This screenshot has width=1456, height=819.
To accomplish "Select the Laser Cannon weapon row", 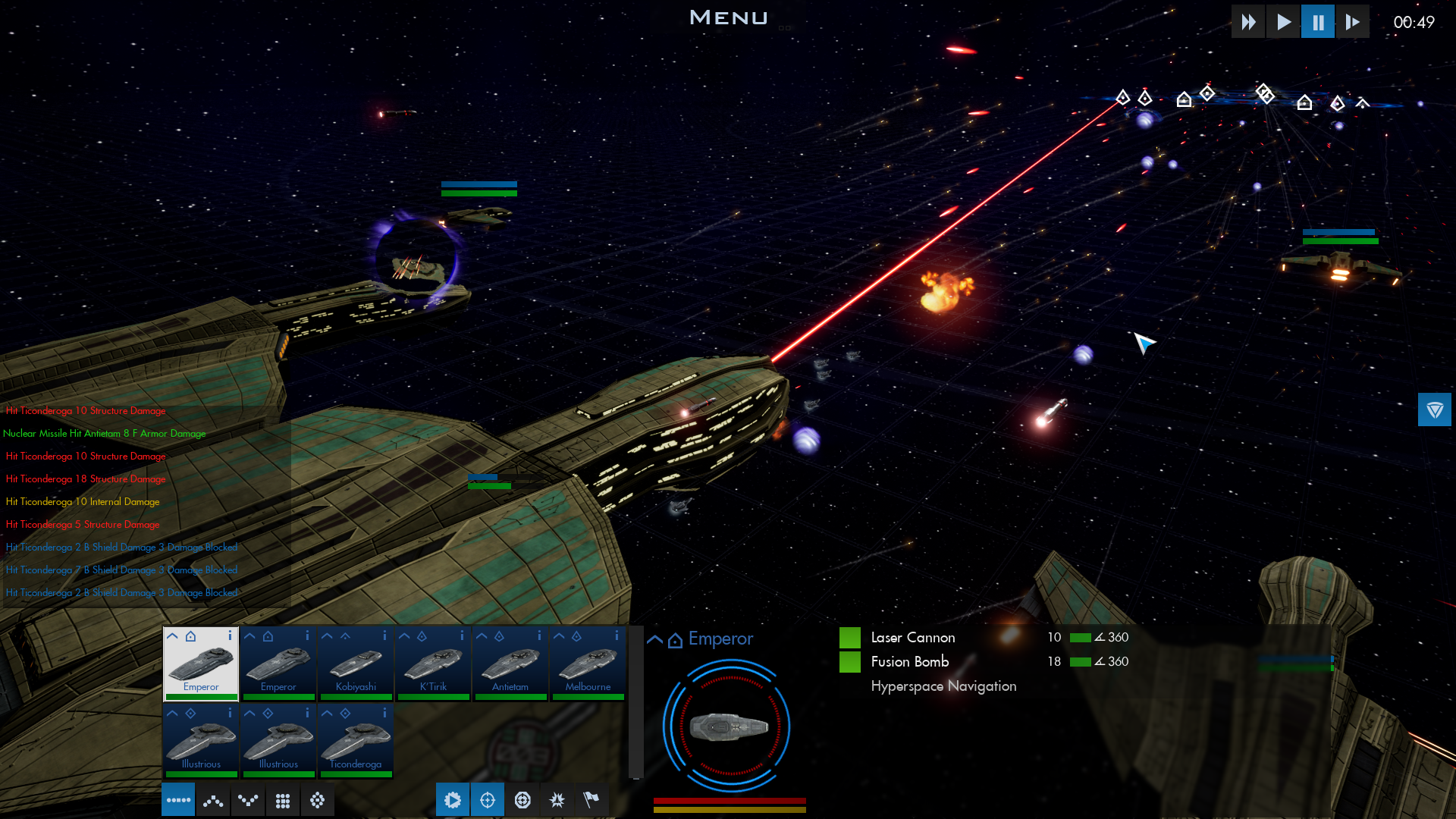I will [913, 638].
